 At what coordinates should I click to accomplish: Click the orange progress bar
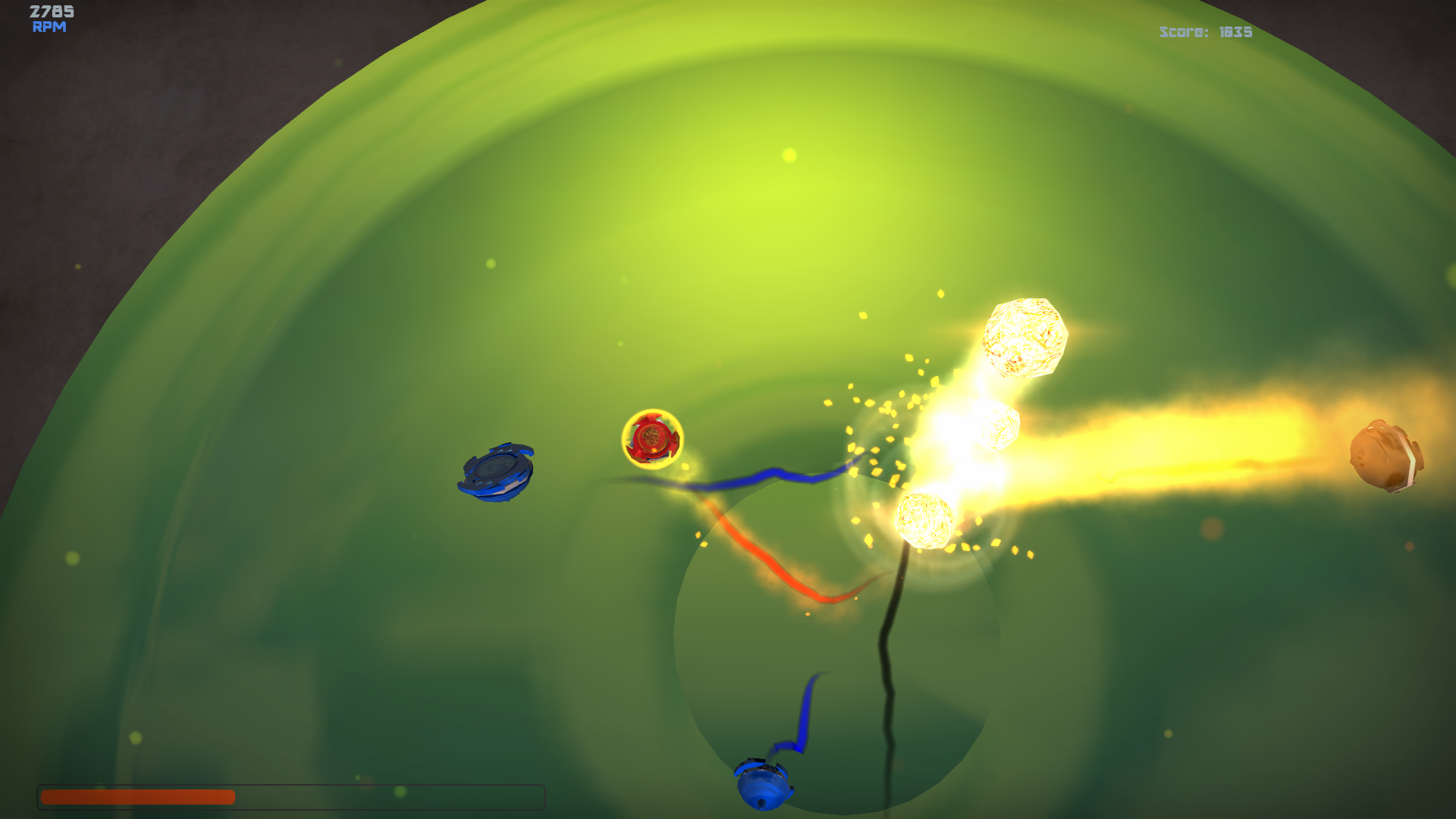[136, 795]
